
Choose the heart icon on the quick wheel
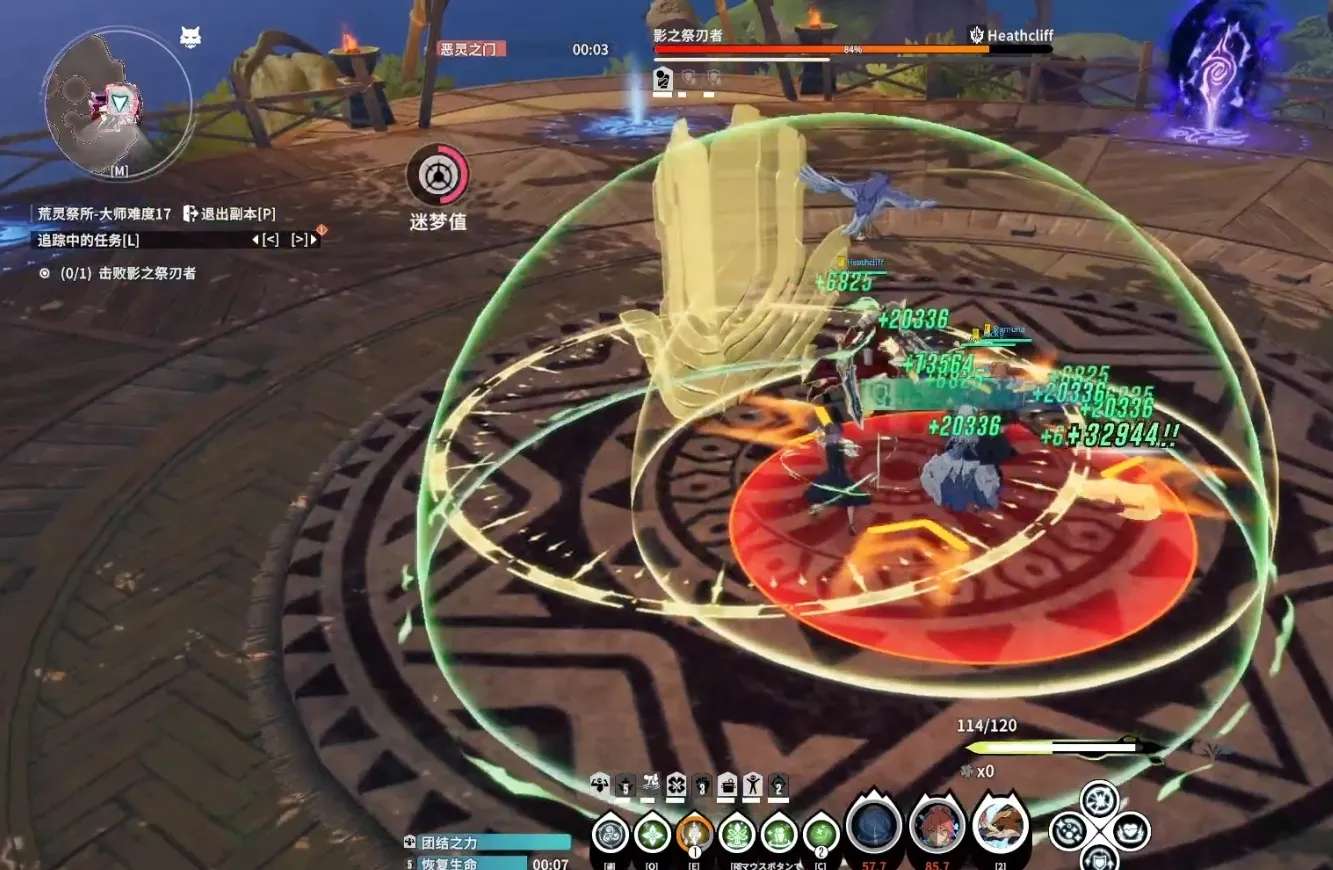[x=1130, y=831]
